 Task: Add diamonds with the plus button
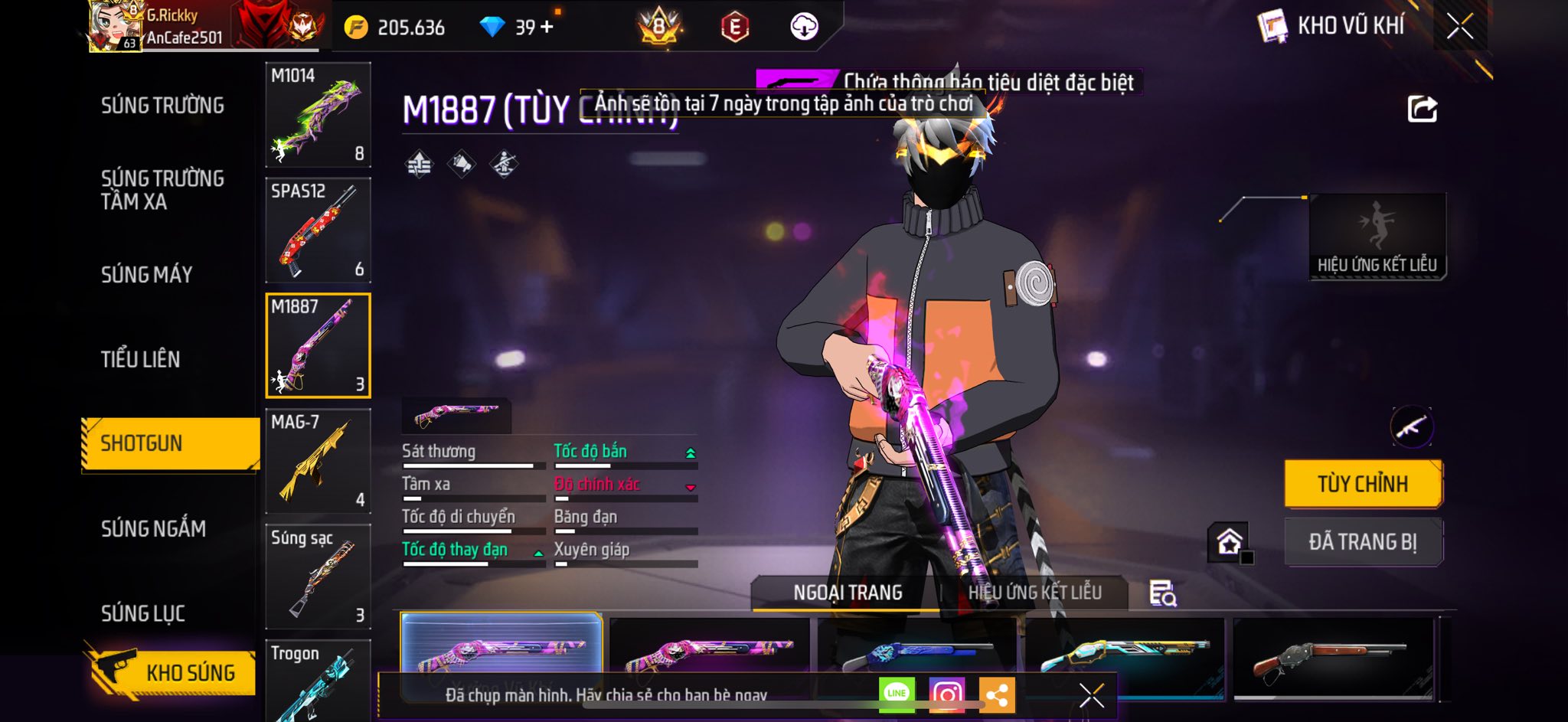pyautogui.click(x=547, y=28)
